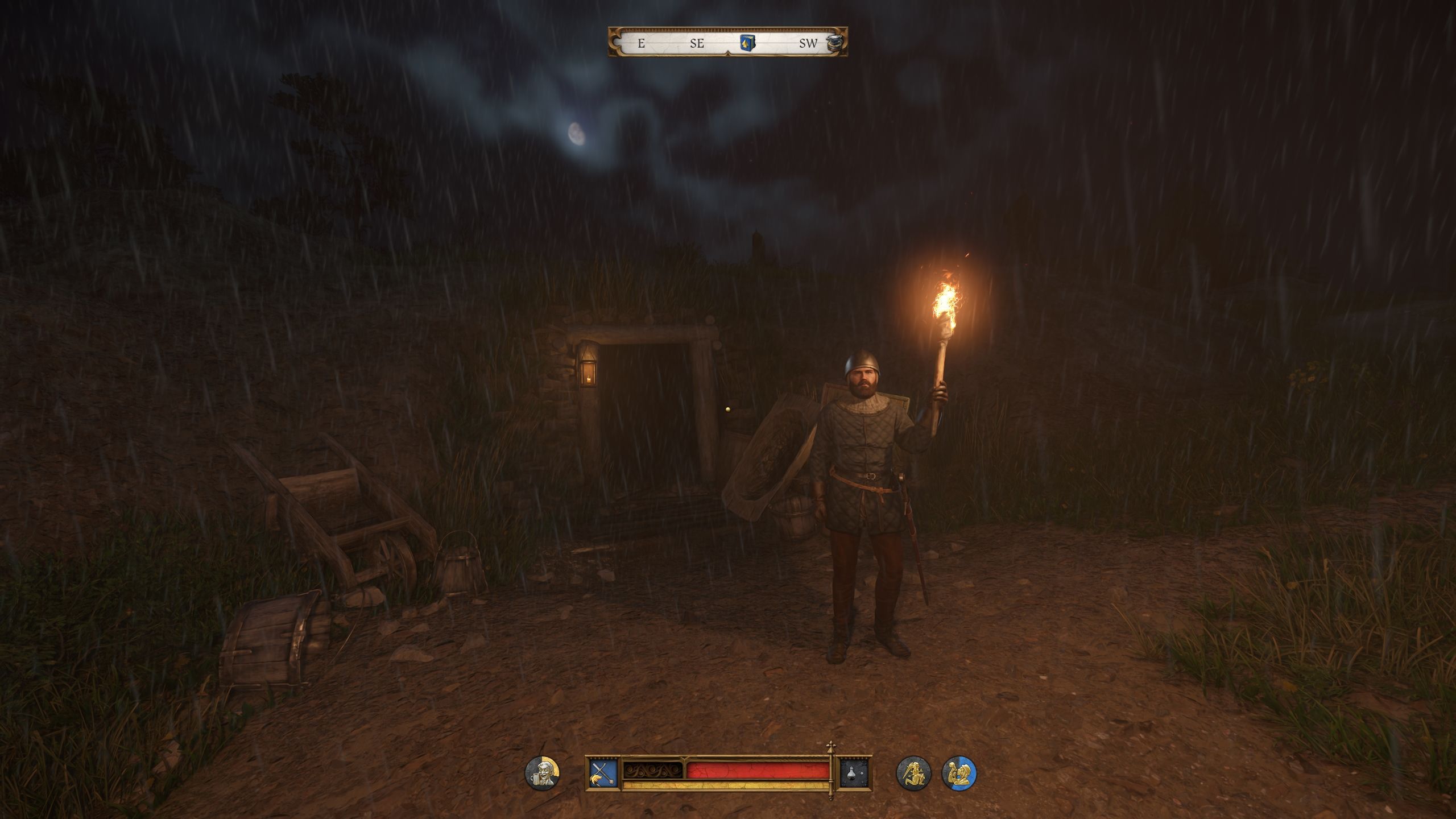Click the kneeling figure with dagger icon
Image resolution: width=1456 pixels, height=819 pixels.
(913, 773)
